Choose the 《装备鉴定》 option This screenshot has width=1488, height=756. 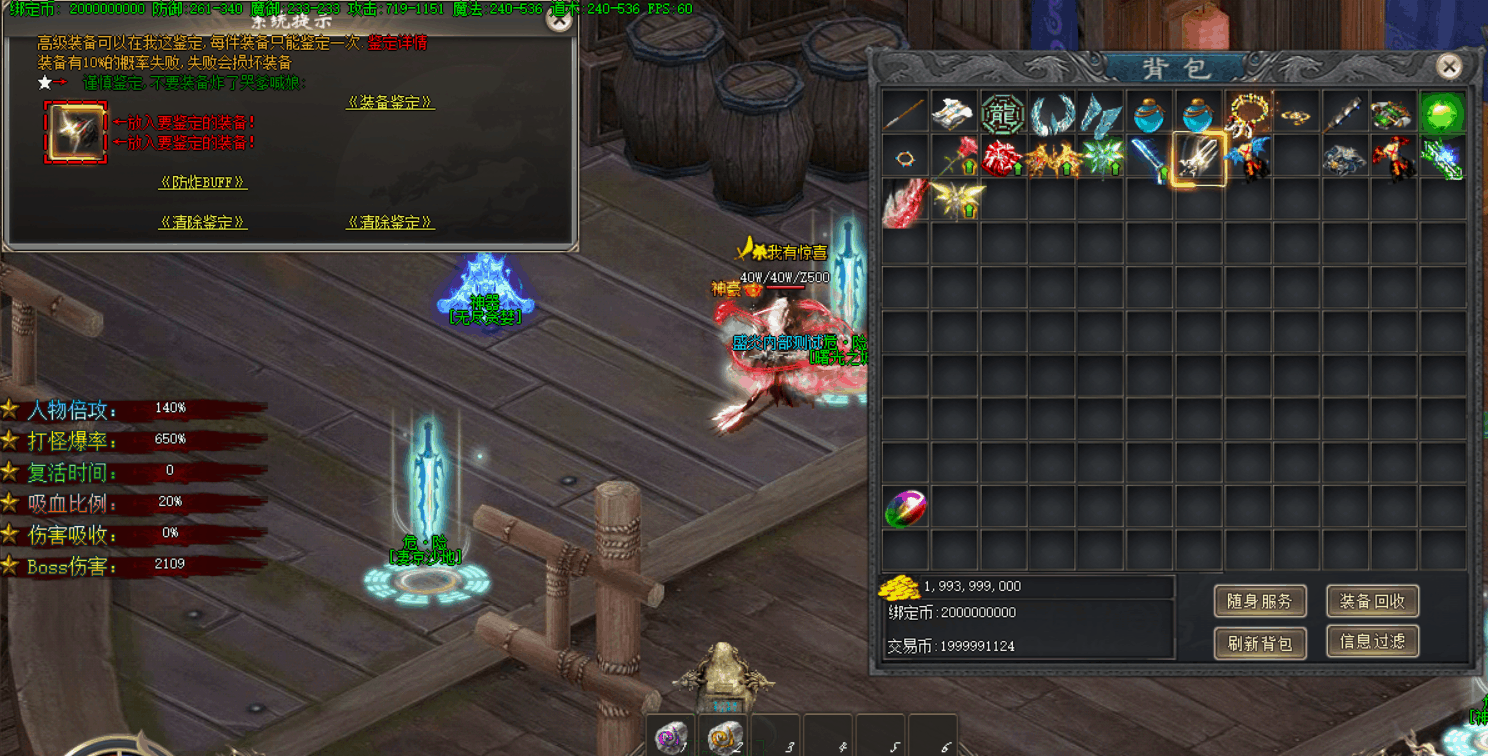390,102
